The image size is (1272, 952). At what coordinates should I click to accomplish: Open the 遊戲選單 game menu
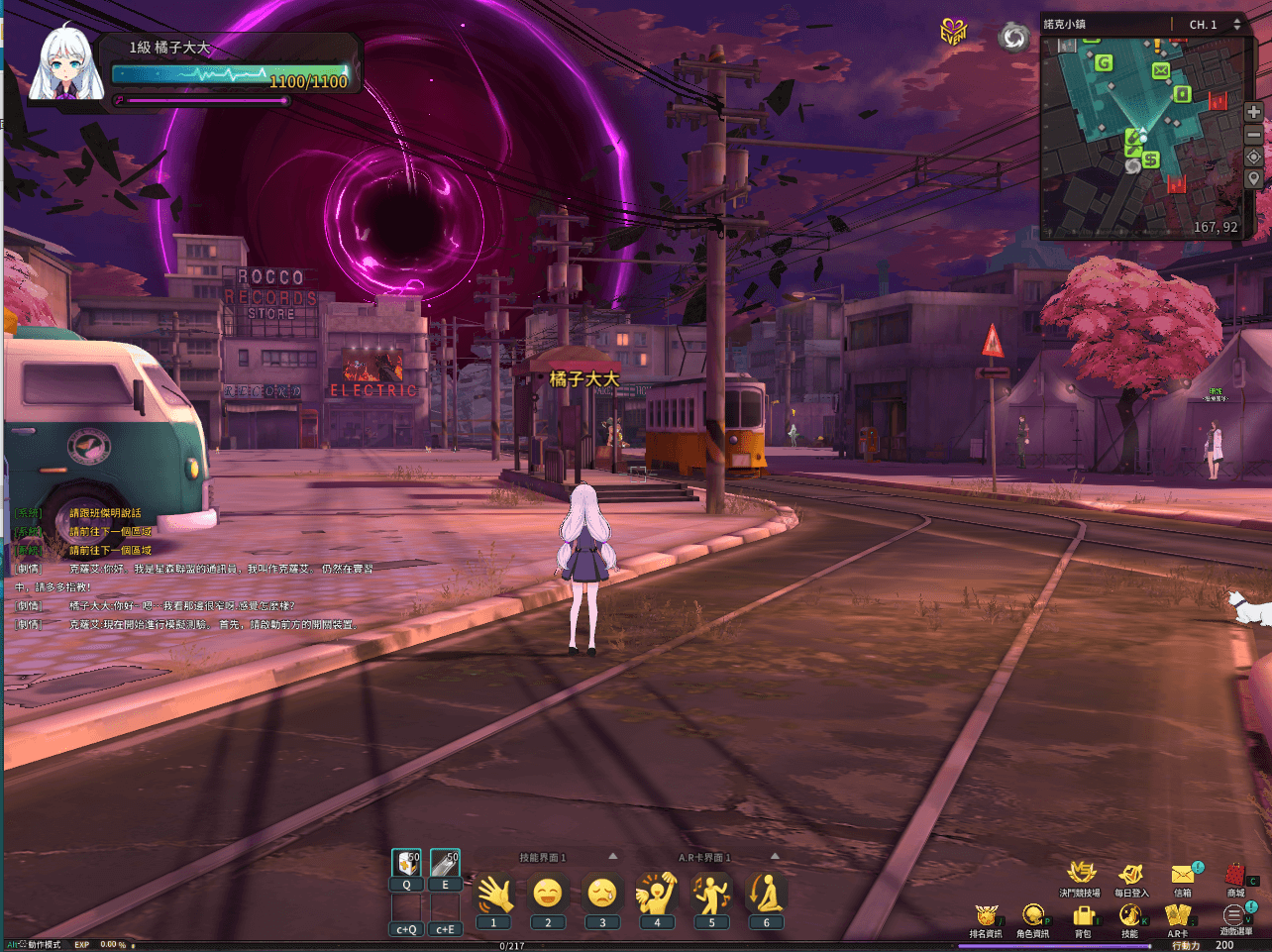coord(1234,916)
